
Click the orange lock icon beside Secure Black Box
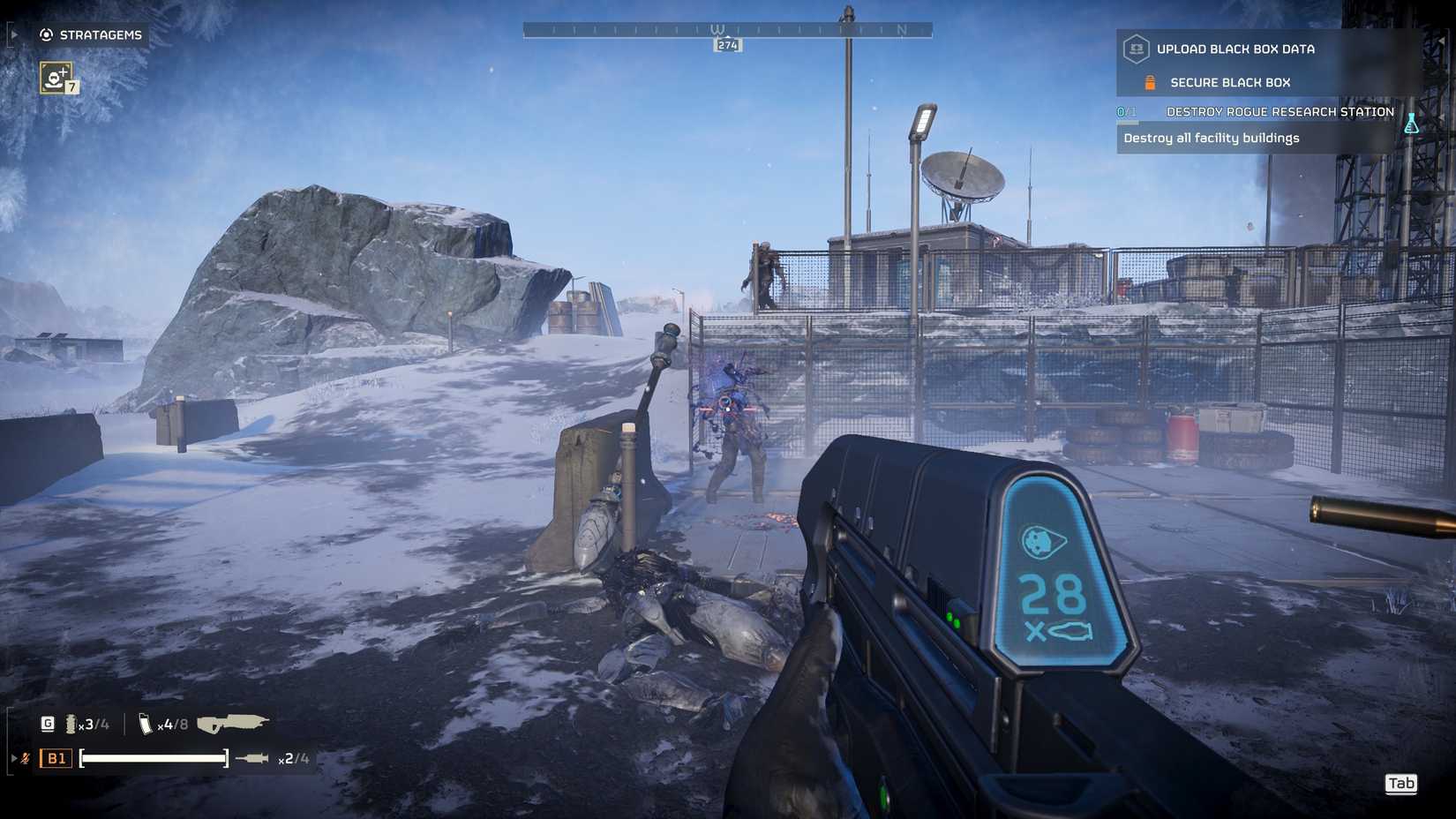click(x=1150, y=82)
